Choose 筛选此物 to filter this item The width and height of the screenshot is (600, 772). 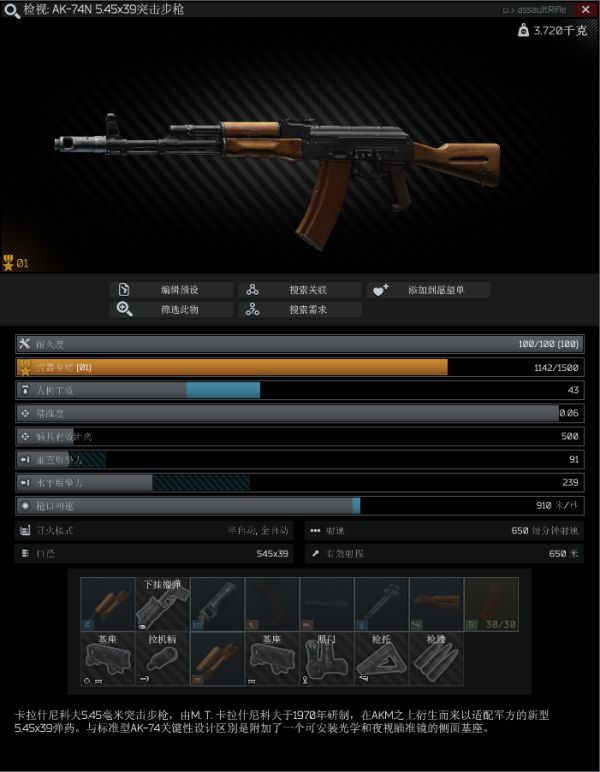click(171, 310)
